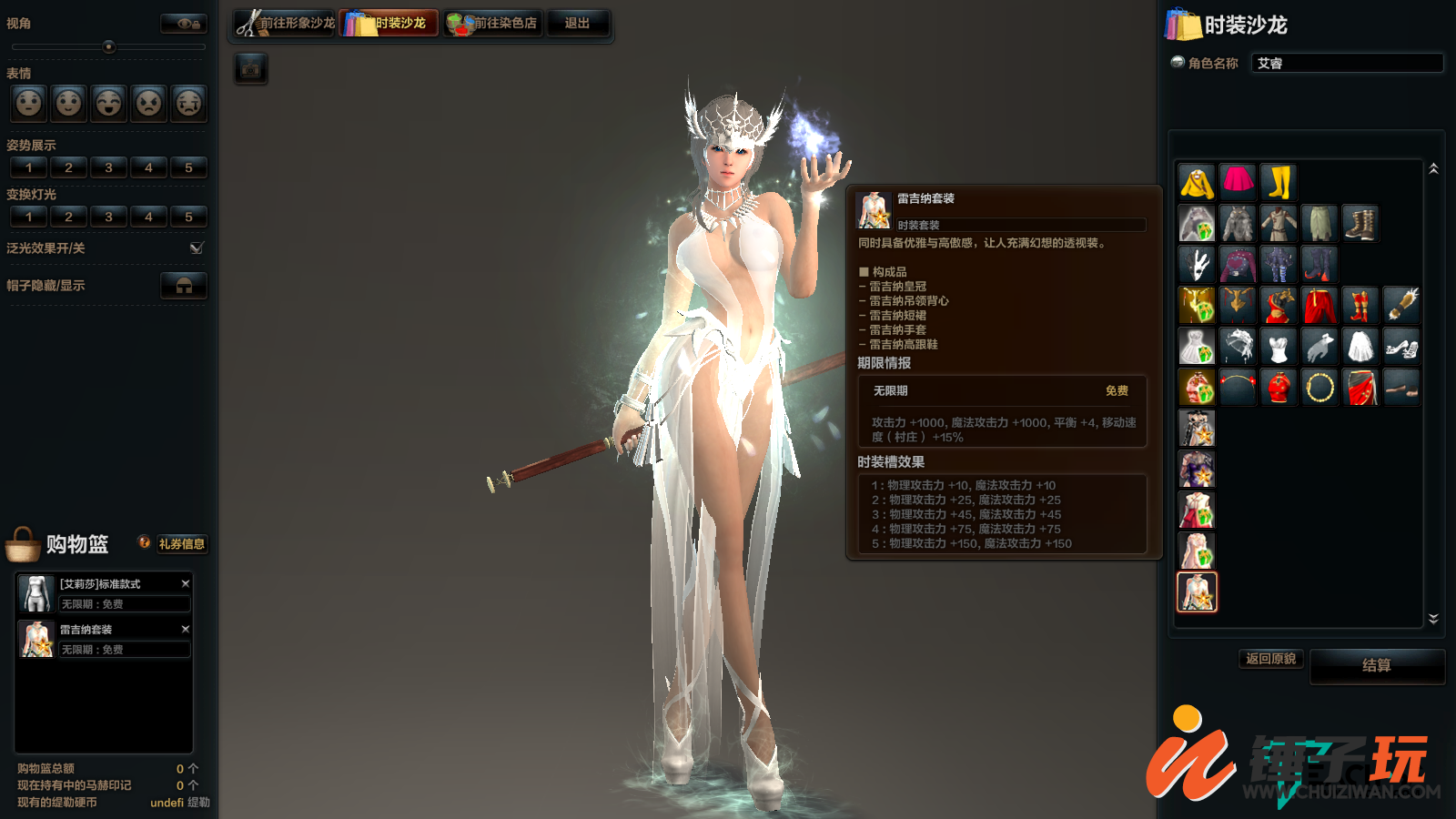Viewport: 1456px width, 819px height.
Task: Revert appearance with 返回原貌
Action: coord(1270,659)
